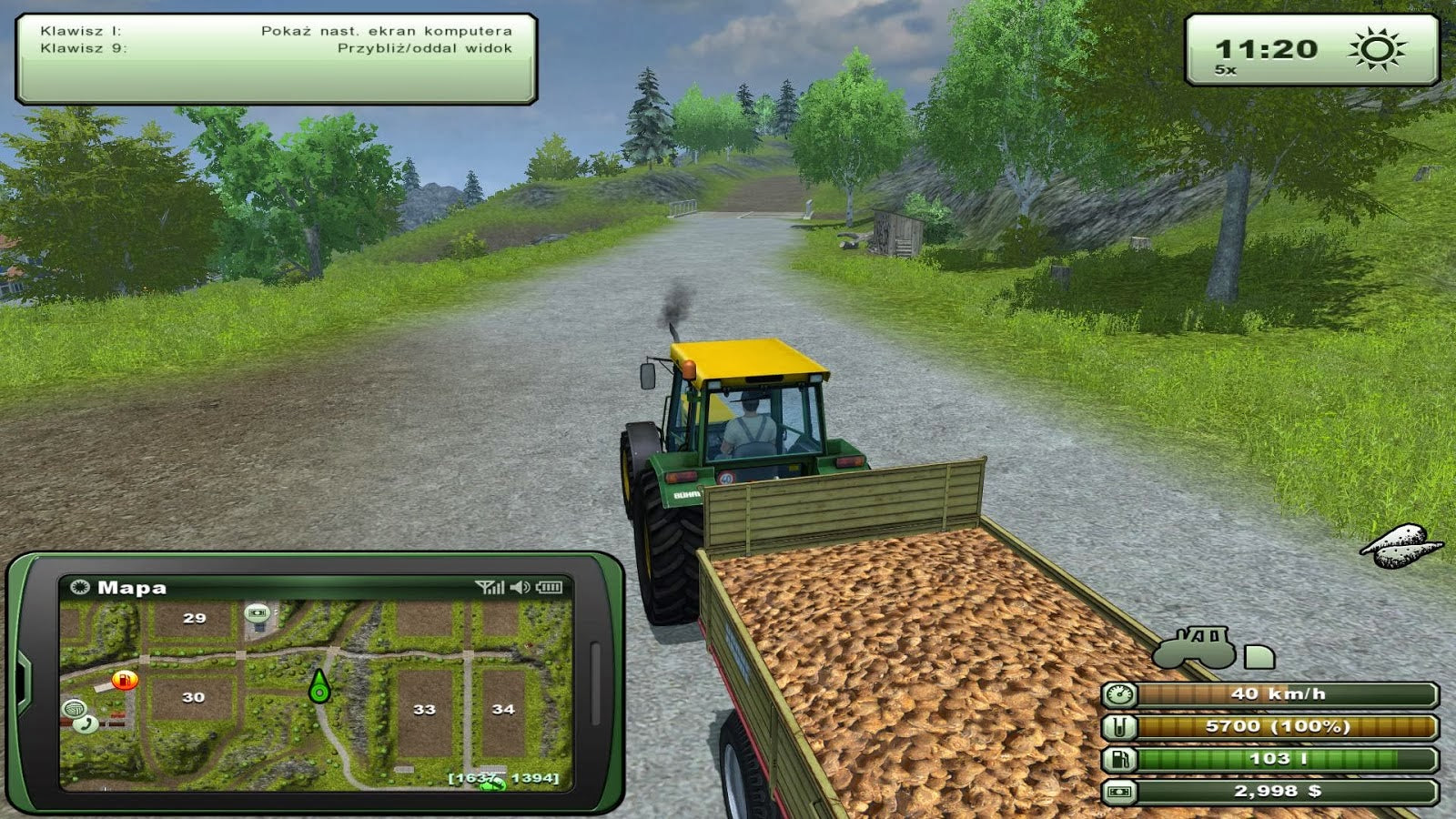Click the small trailer icon next to the tractor silhouette
This screenshot has height=819, width=1456.
click(x=1259, y=658)
